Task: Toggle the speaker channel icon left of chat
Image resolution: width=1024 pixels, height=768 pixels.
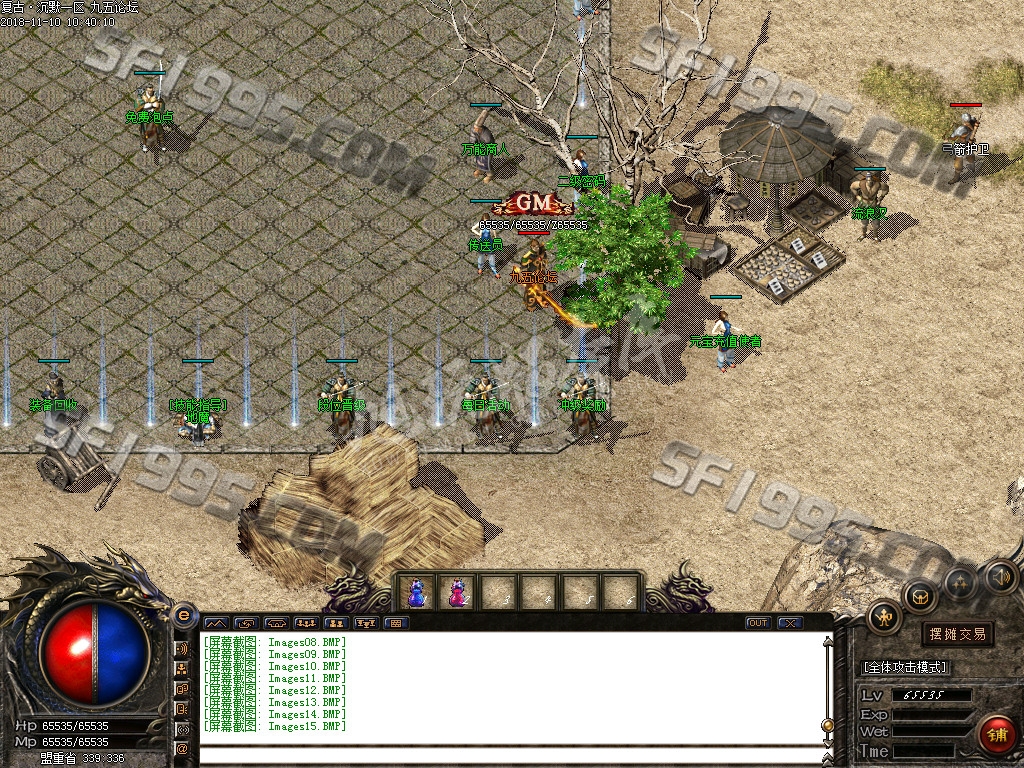Action: (182, 648)
